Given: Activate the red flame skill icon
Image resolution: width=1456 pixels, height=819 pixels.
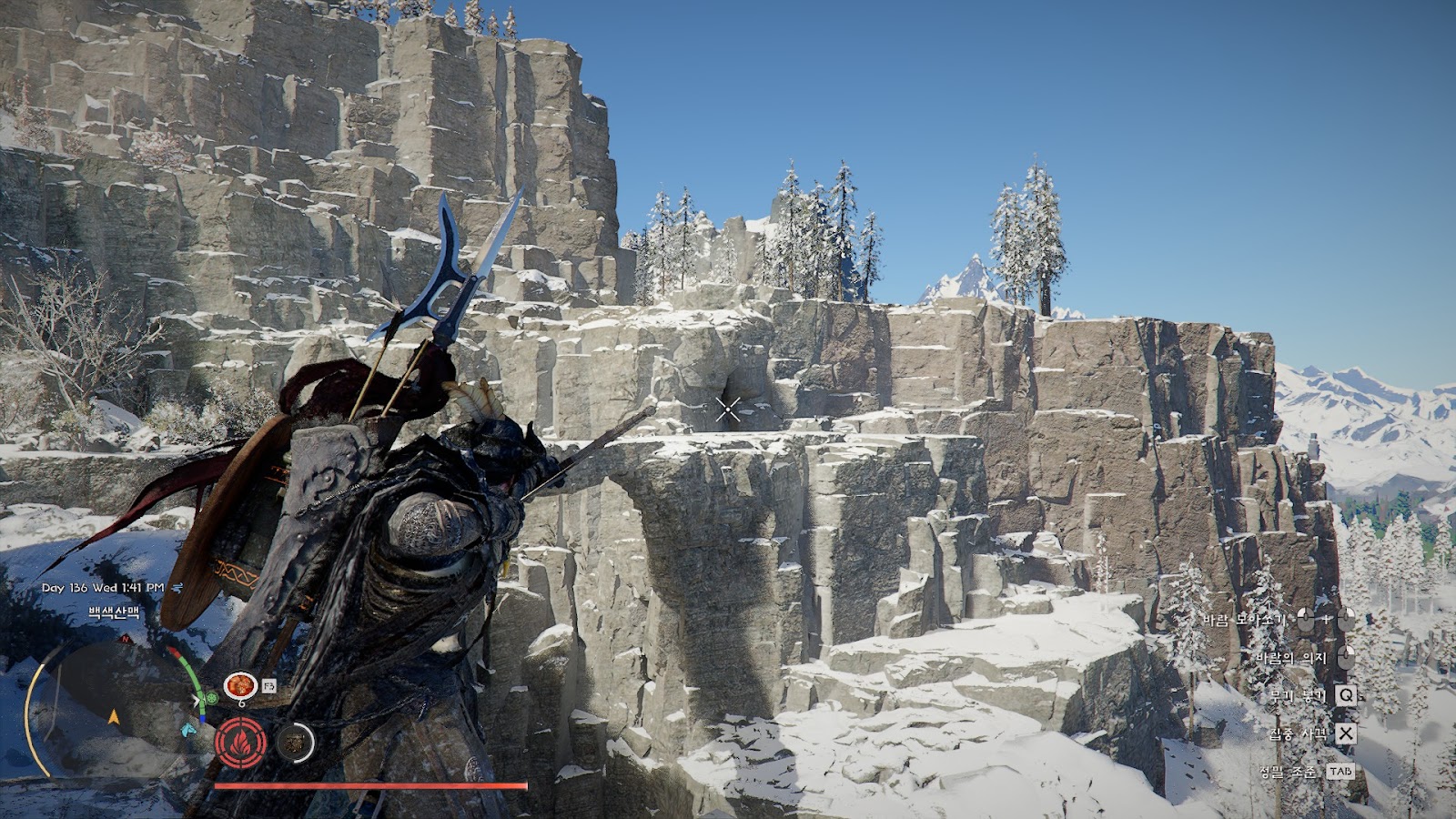Looking at the screenshot, I should pos(241,743).
